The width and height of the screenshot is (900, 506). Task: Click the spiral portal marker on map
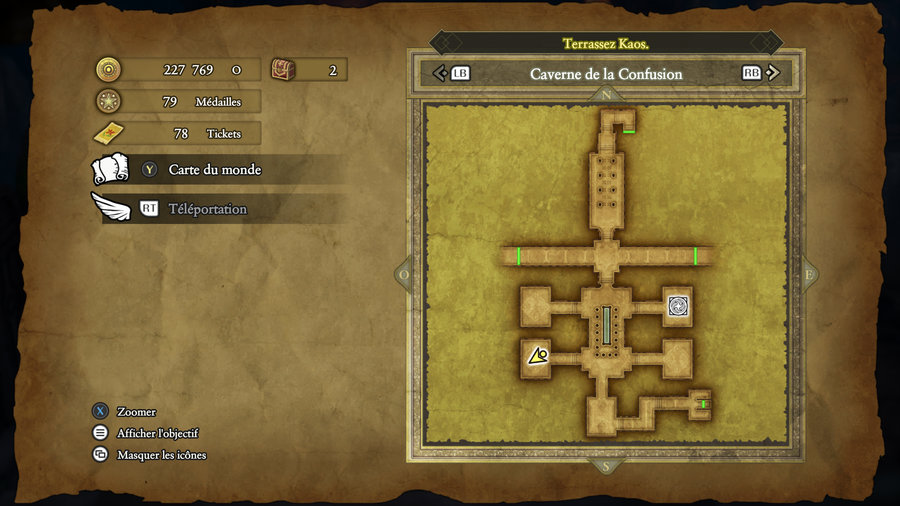click(677, 306)
